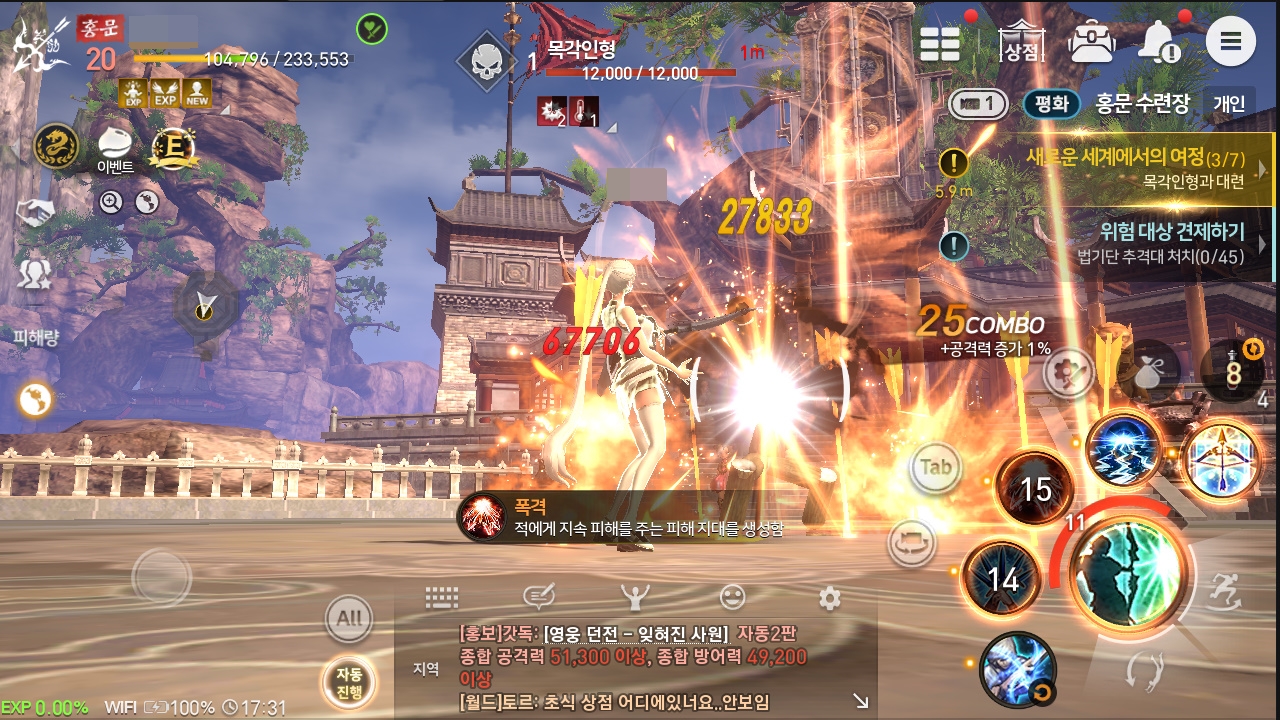Open the golden dragon emblem icon
The height and width of the screenshot is (720, 1280).
coord(56,147)
